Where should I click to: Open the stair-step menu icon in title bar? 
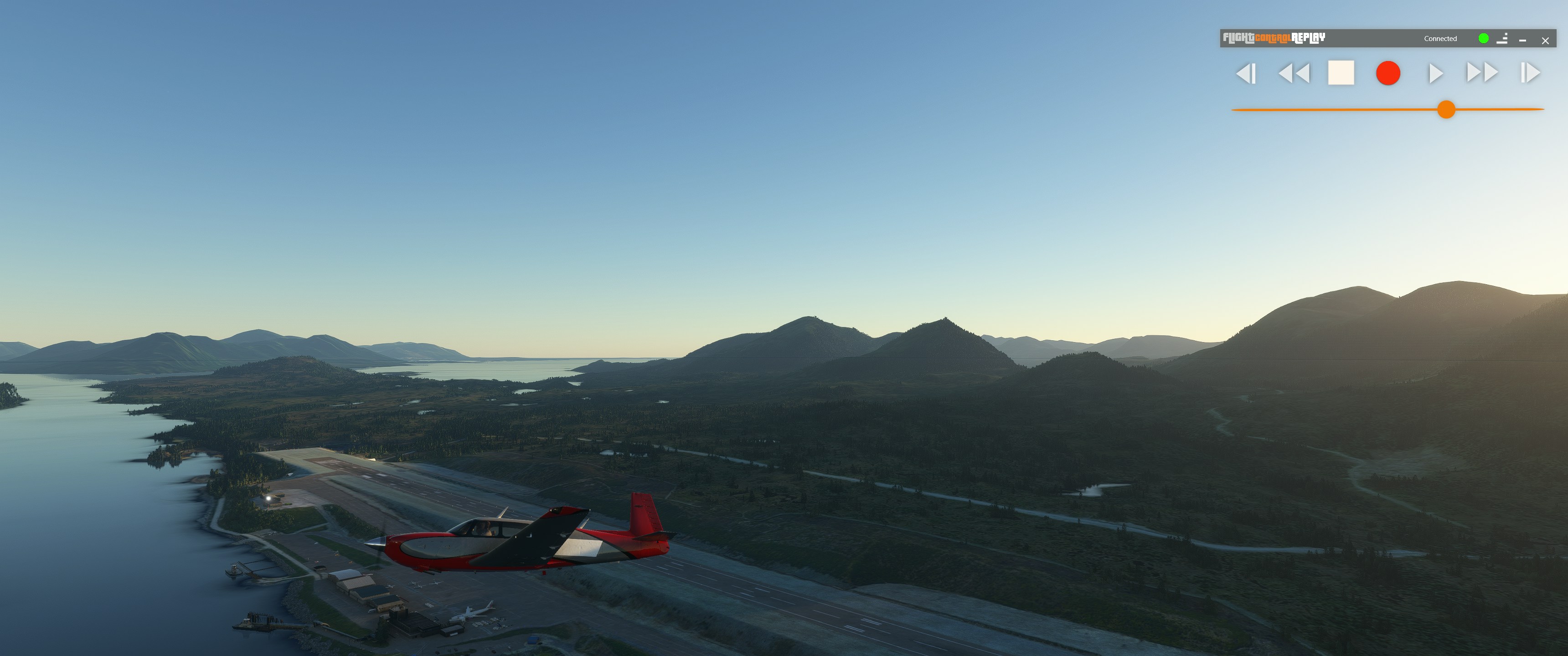1502,38
